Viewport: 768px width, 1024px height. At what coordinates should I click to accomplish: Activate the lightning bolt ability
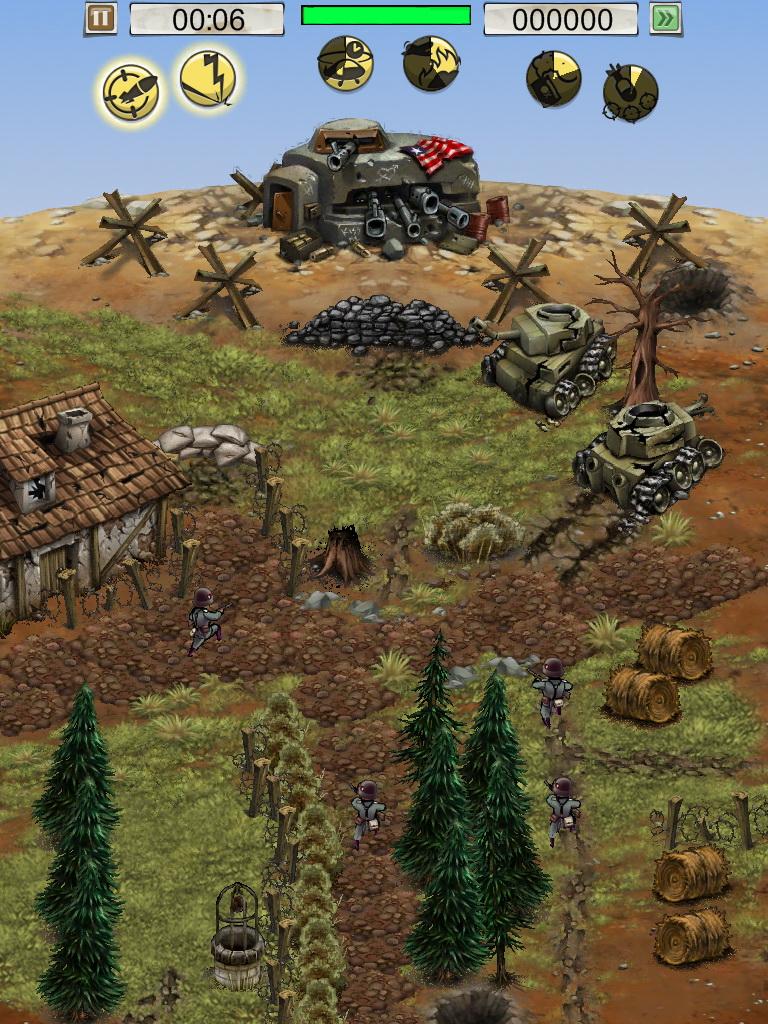pos(208,79)
